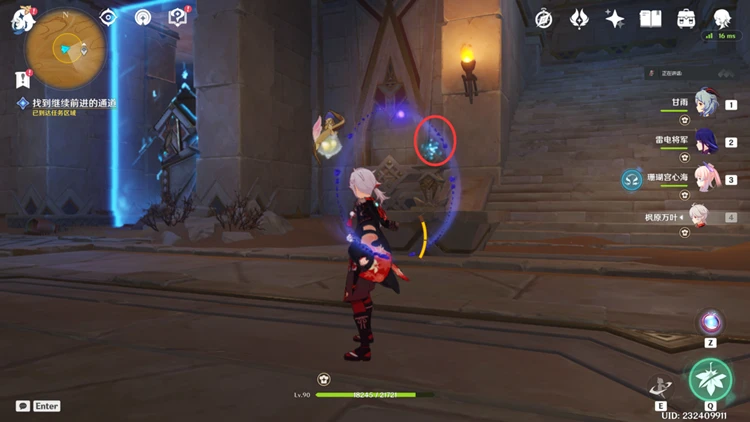Open the Wish four-pointed star icon
750x422 pixels.
coord(615,18)
